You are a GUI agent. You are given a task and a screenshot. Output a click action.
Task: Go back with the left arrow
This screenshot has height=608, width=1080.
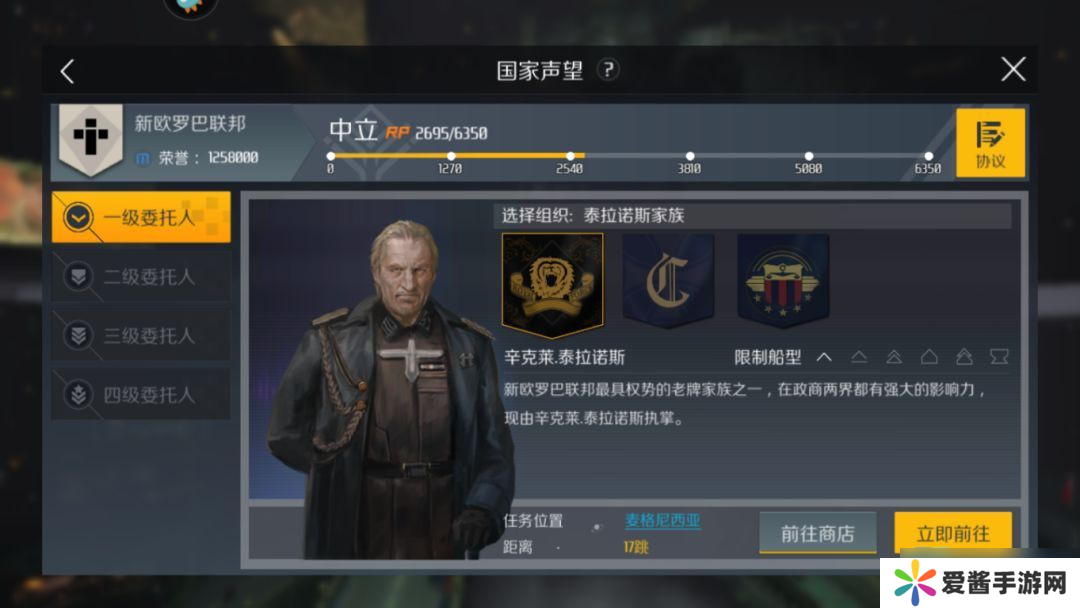click(x=67, y=71)
